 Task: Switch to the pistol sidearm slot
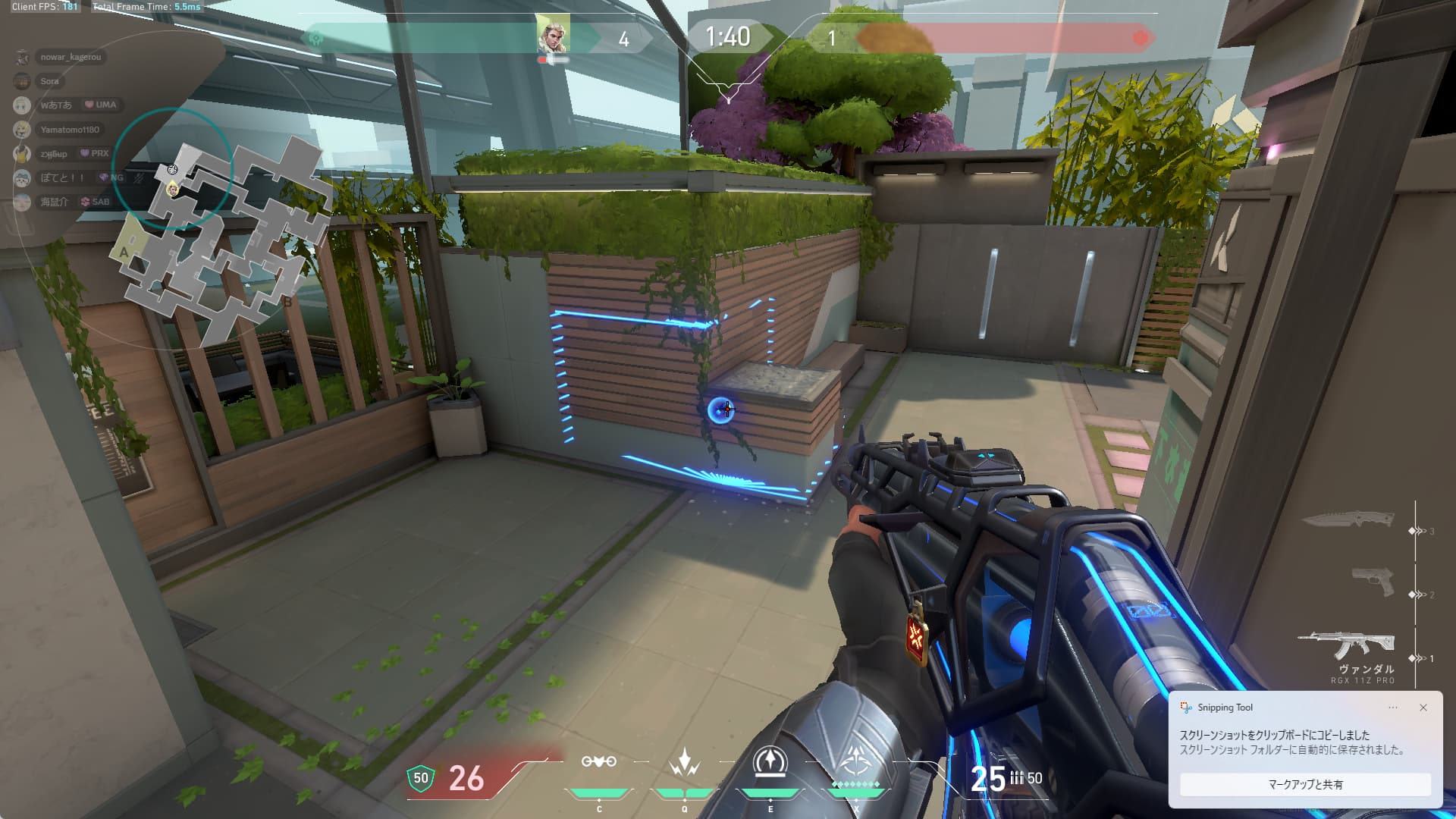1373,582
